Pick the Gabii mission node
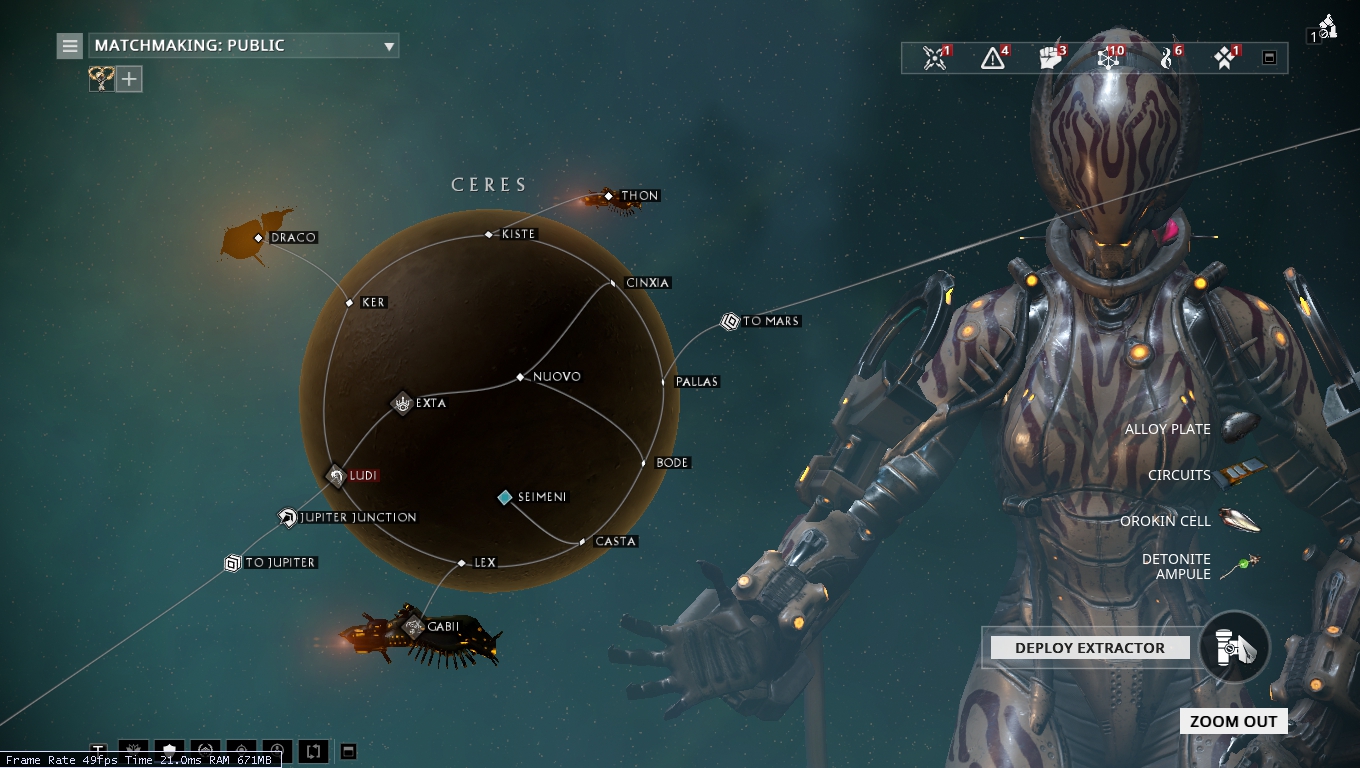Image resolution: width=1360 pixels, height=768 pixels. pos(414,627)
